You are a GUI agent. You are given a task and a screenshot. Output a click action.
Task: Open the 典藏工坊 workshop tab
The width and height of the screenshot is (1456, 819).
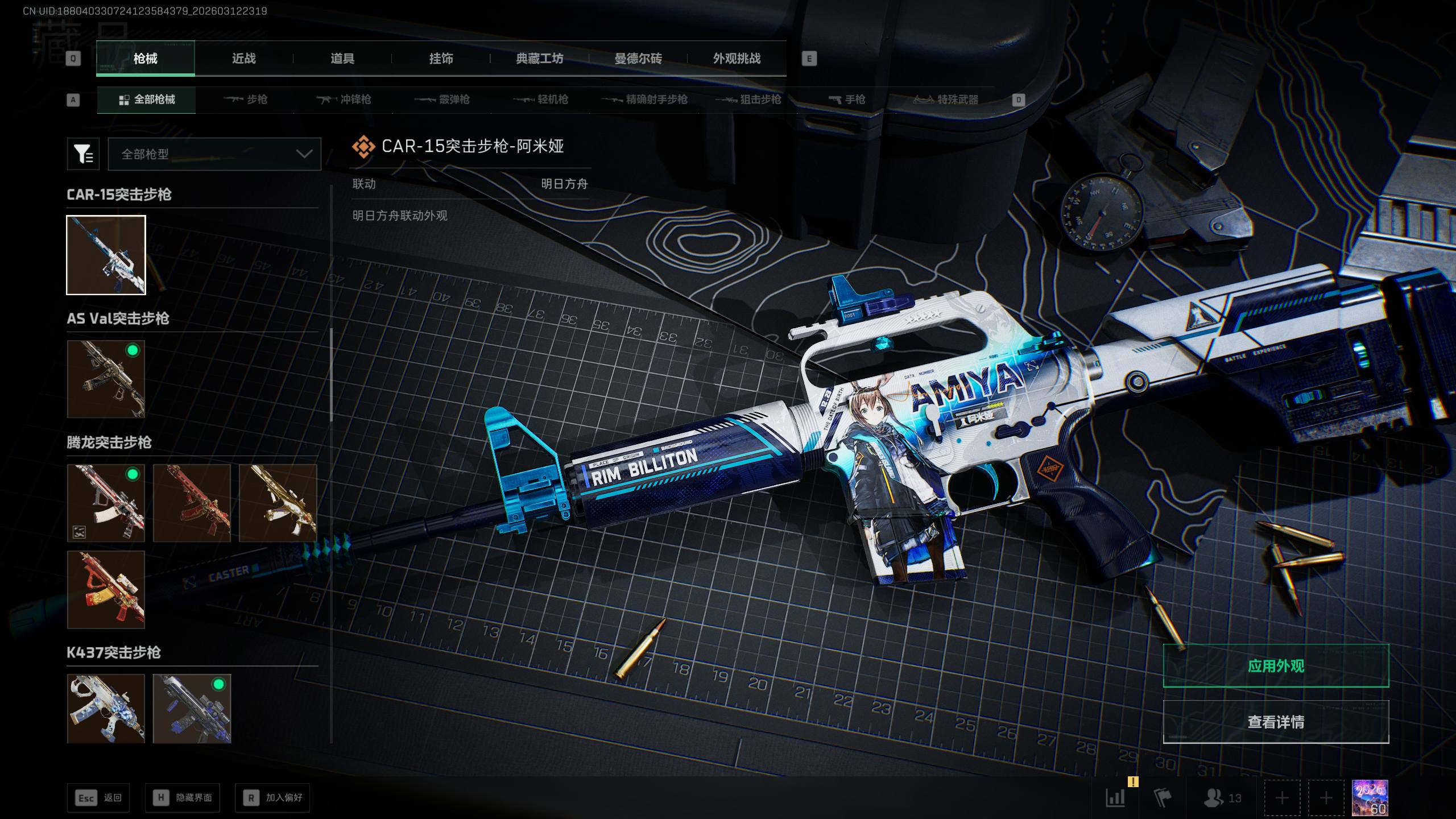point(539,59)
